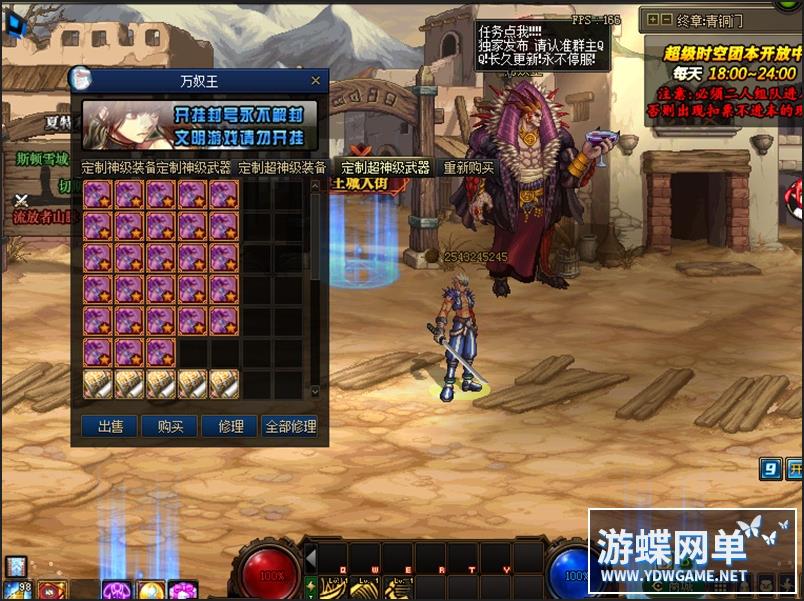The width and height of the screenshot is (804, 601).
Task: Switch to the 重新购买 buyback tab
Action: [x=469, y=168]
